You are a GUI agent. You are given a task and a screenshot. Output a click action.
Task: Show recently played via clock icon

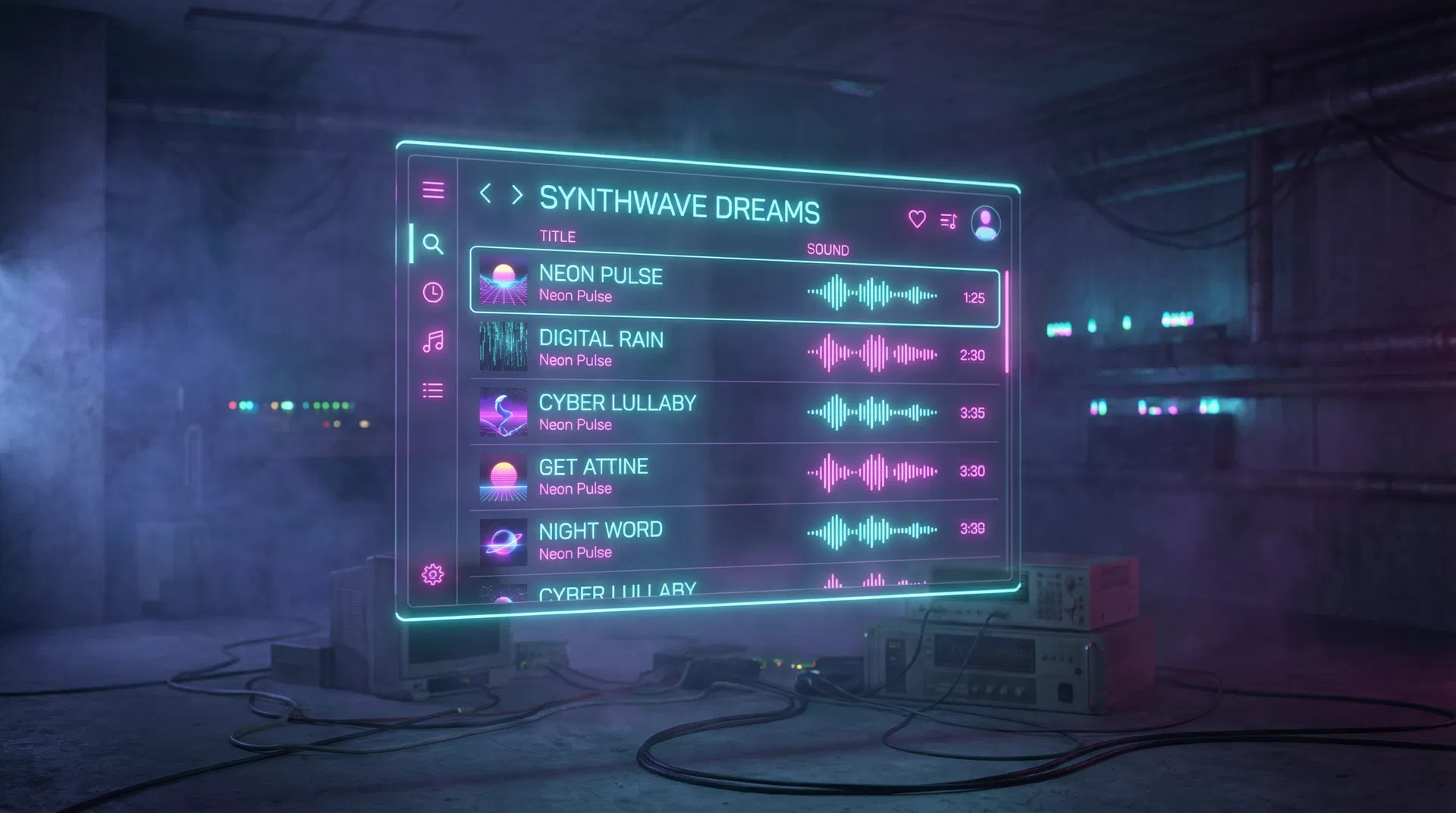click(432, 293)
